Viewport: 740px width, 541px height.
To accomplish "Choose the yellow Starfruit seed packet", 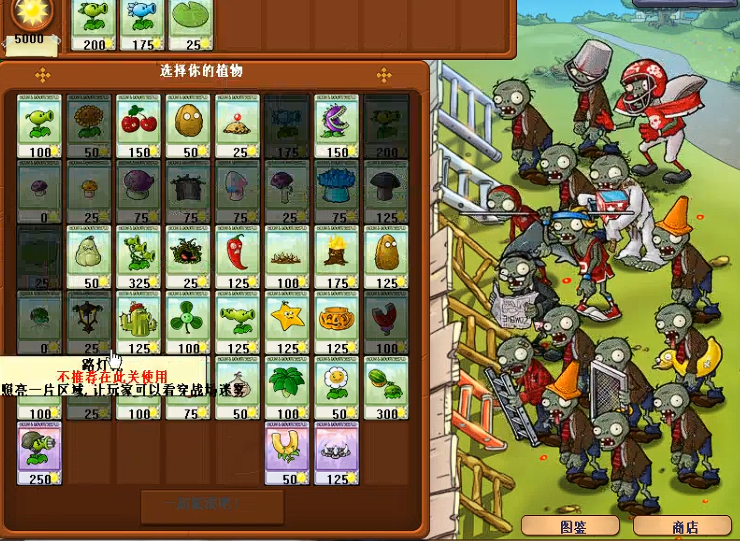I will coord(287,322).
